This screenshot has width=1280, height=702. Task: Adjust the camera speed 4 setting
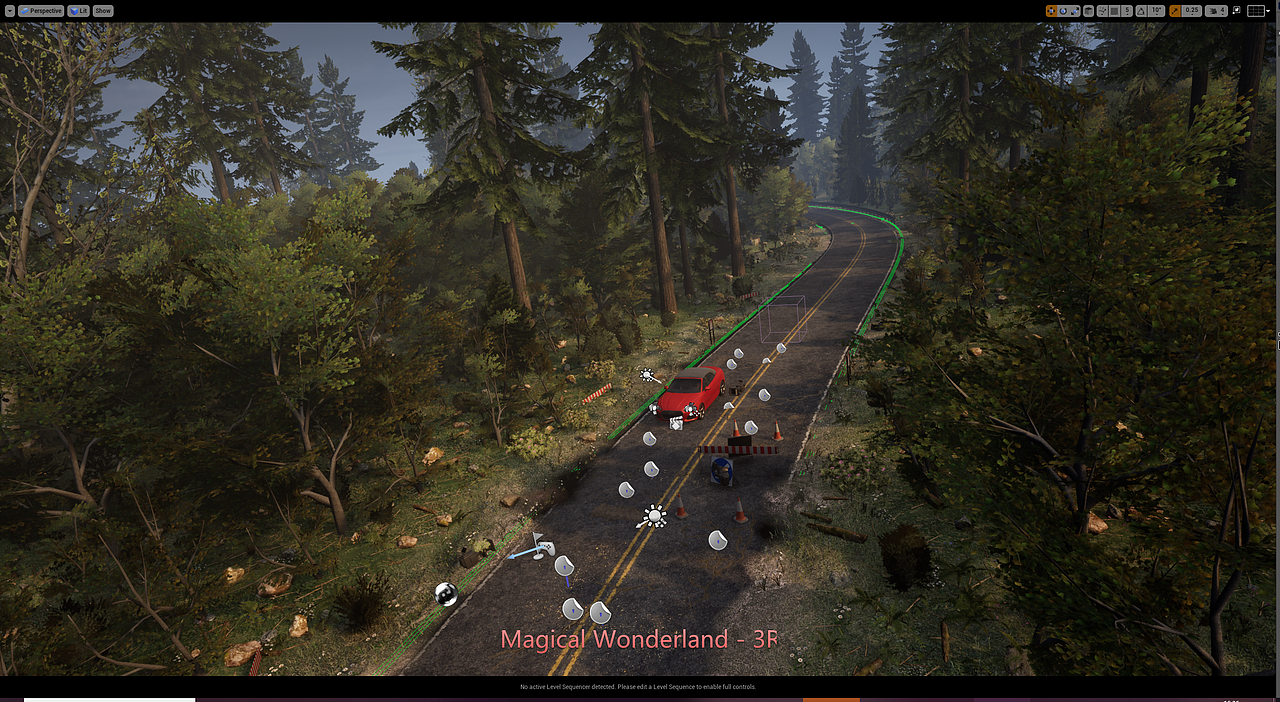(x=1217, y=11)
